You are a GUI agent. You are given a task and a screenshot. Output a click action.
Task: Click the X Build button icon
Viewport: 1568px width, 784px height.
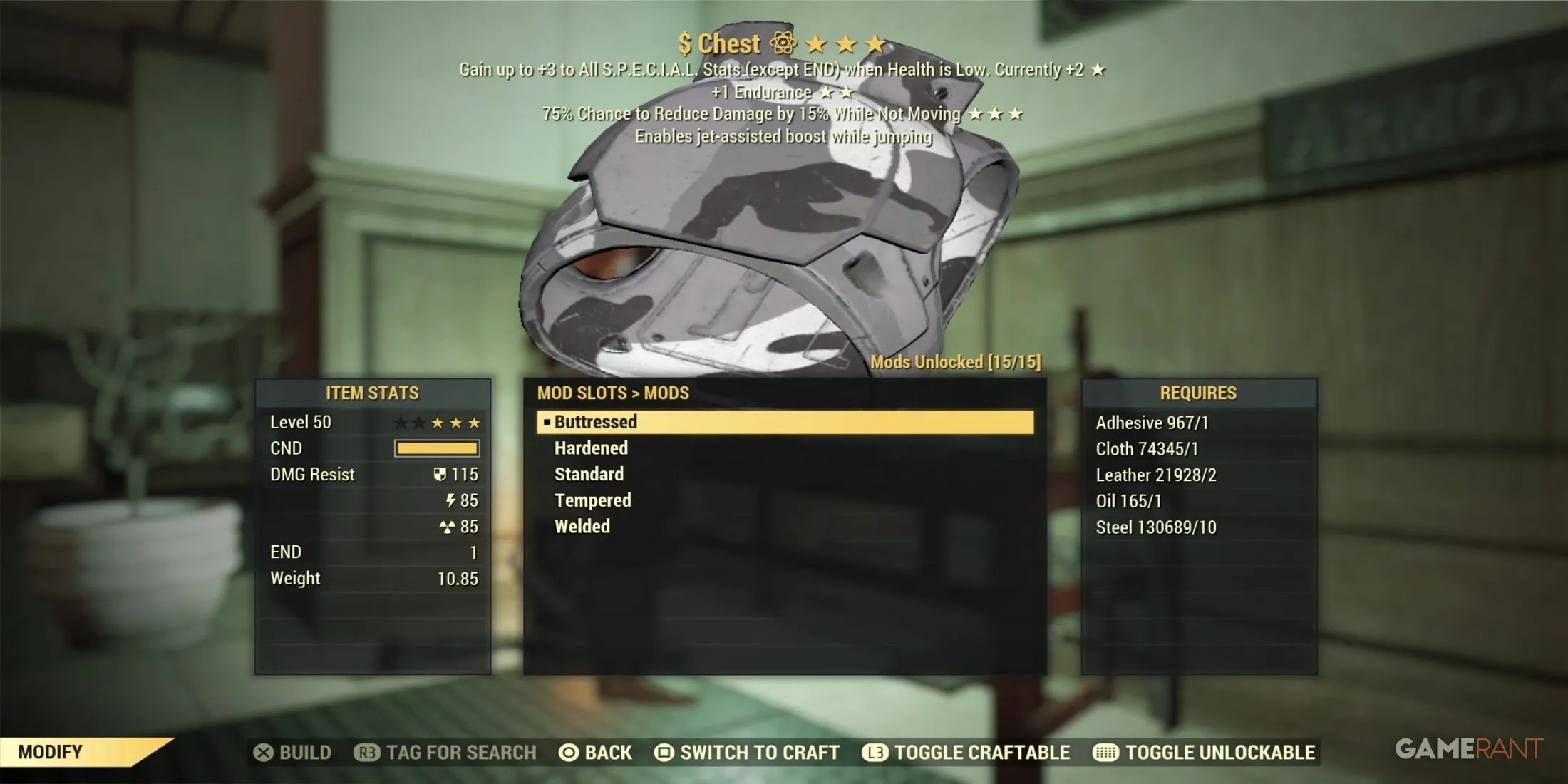(x=263, y=753)
